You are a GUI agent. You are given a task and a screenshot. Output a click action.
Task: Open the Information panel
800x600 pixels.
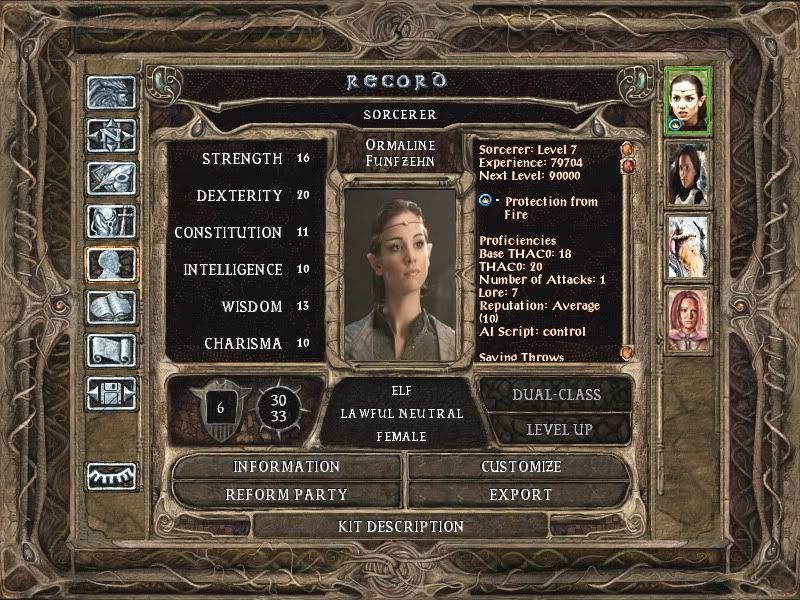coord(287,467)
